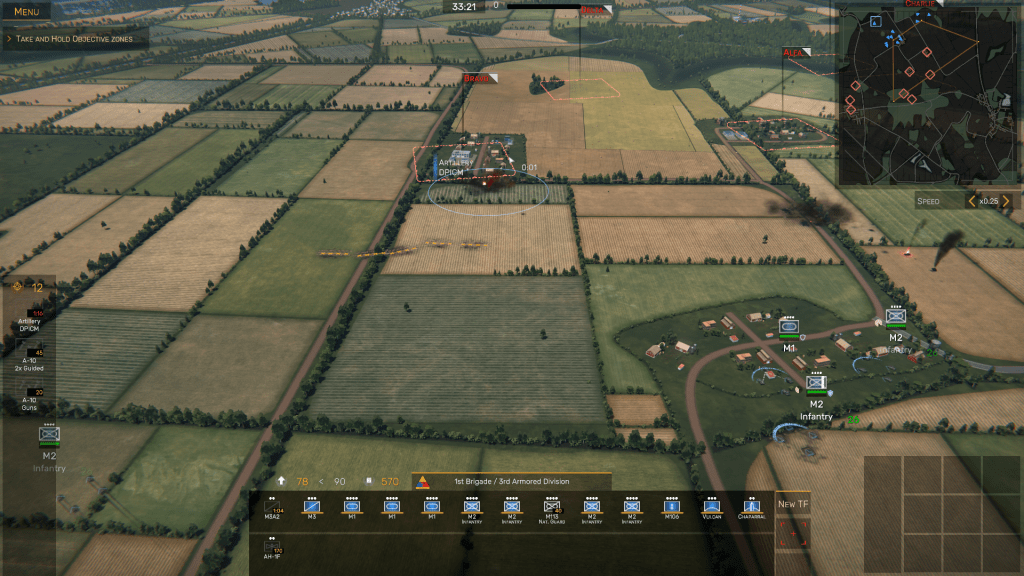1024x576 pixels.
Task: Click the Alfa objective zone flag
Action: (x=799, y=52)
